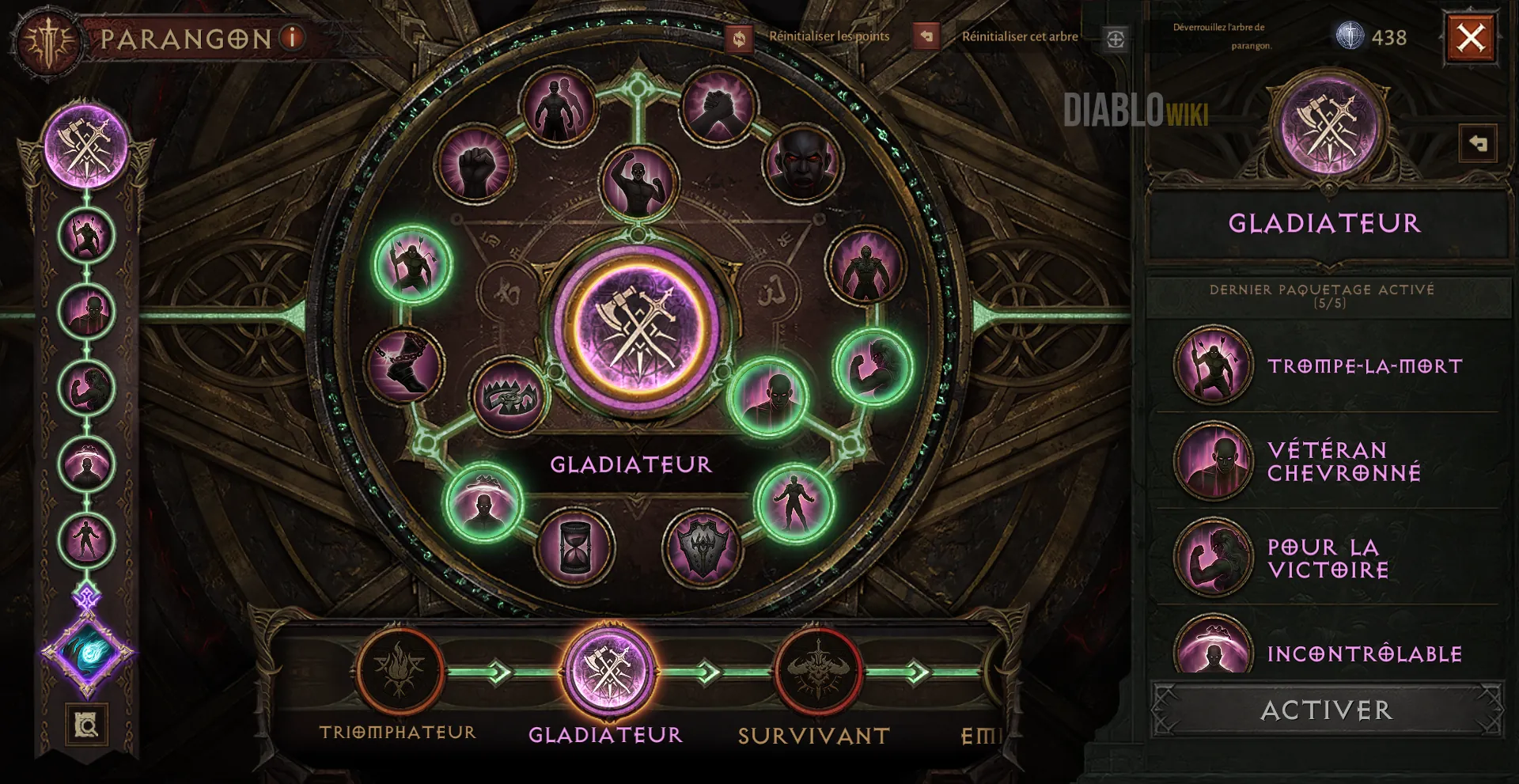Choose the horned shield node
This screenshot has height=784, width=1519.
pyautogui.click(x=703, y=547)
